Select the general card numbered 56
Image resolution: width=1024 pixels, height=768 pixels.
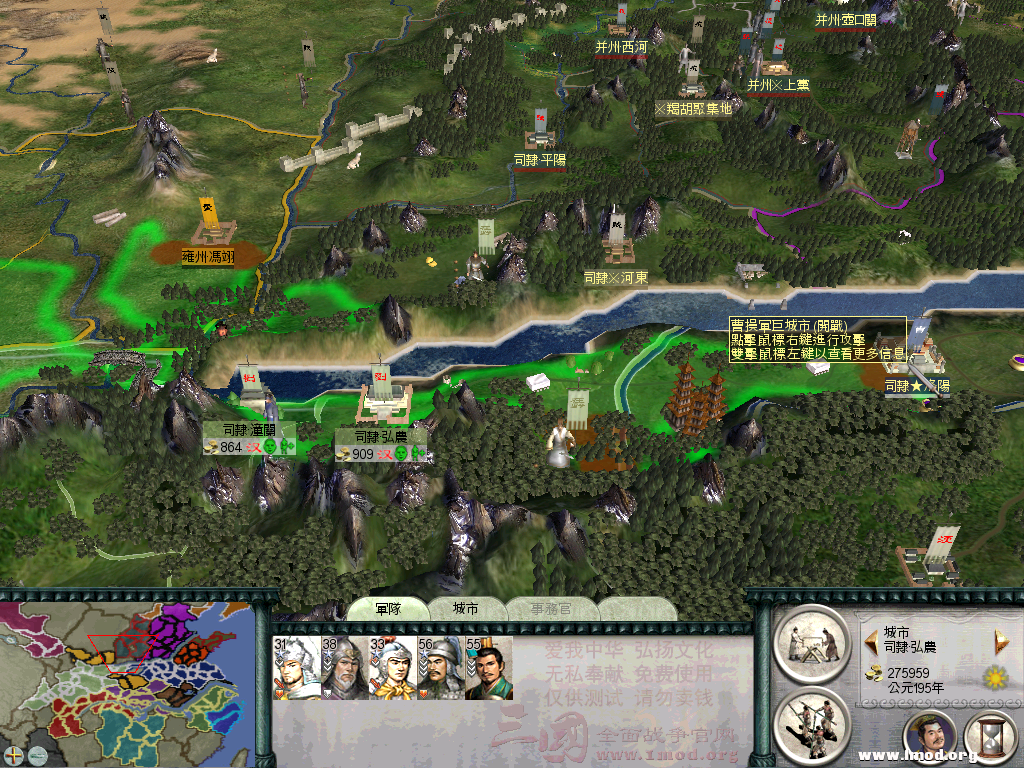pyautogui.click(x=439, y=667)
